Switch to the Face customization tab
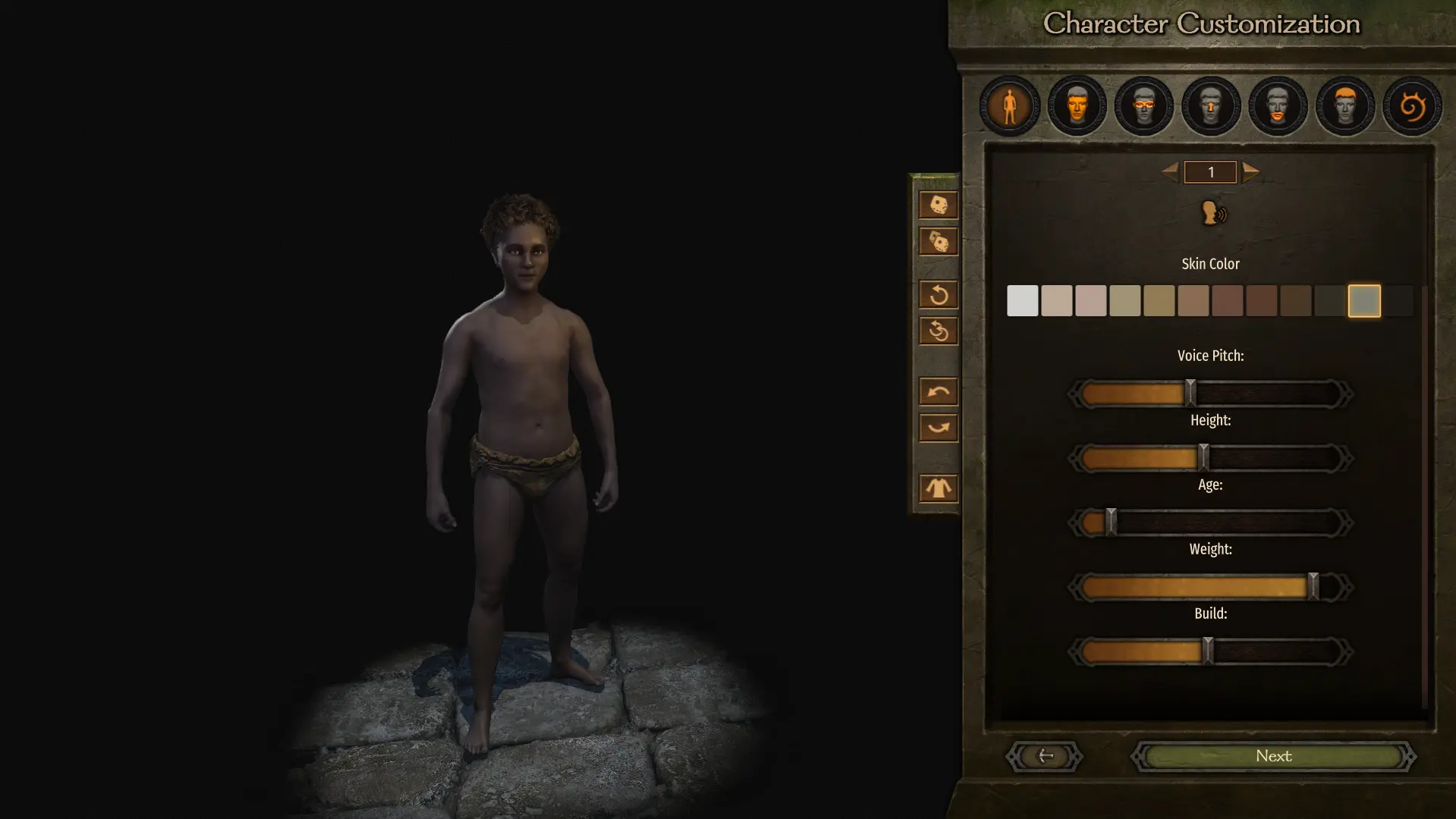 [x=1076, y=106]
